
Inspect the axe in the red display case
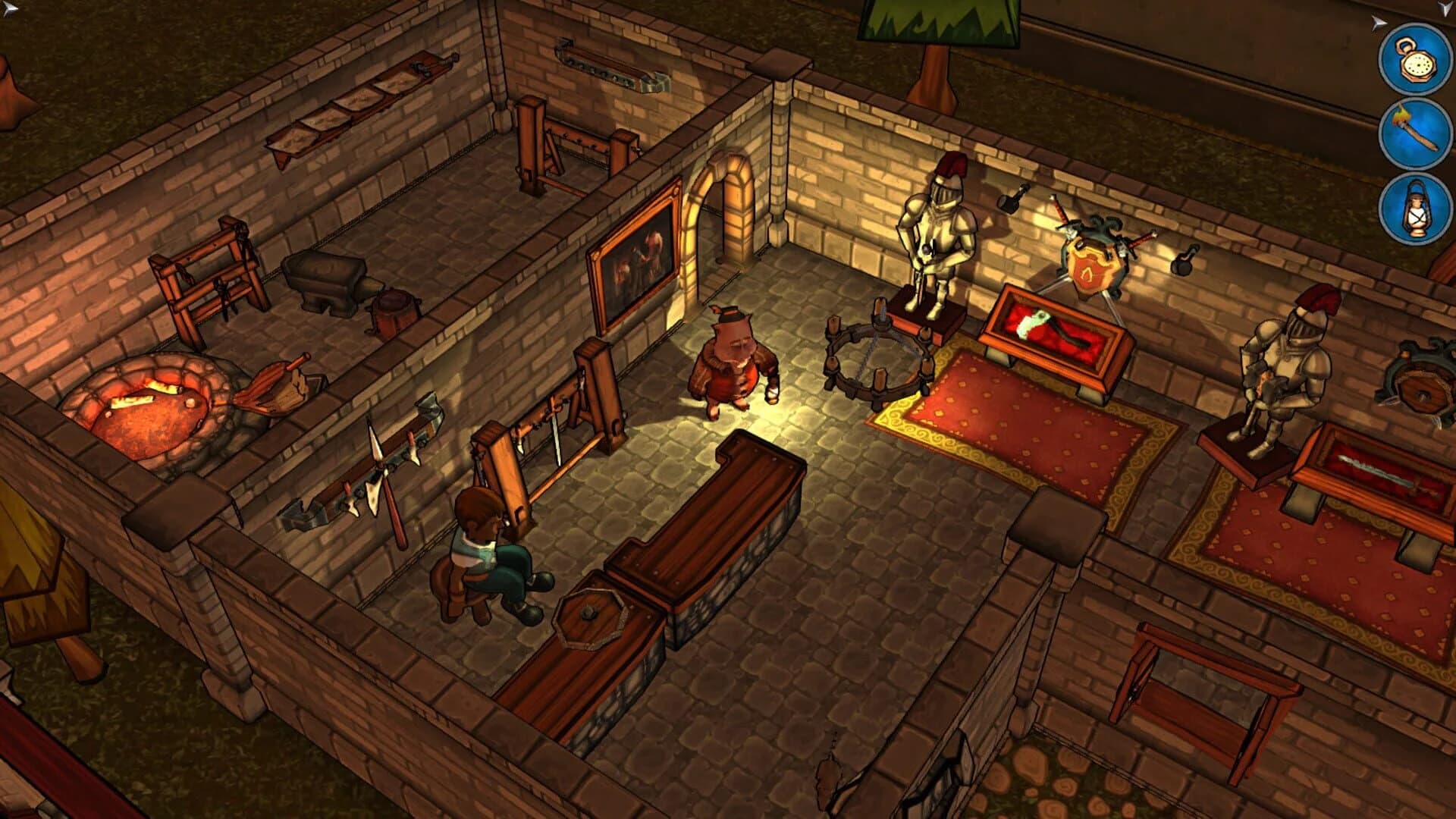1054,330
